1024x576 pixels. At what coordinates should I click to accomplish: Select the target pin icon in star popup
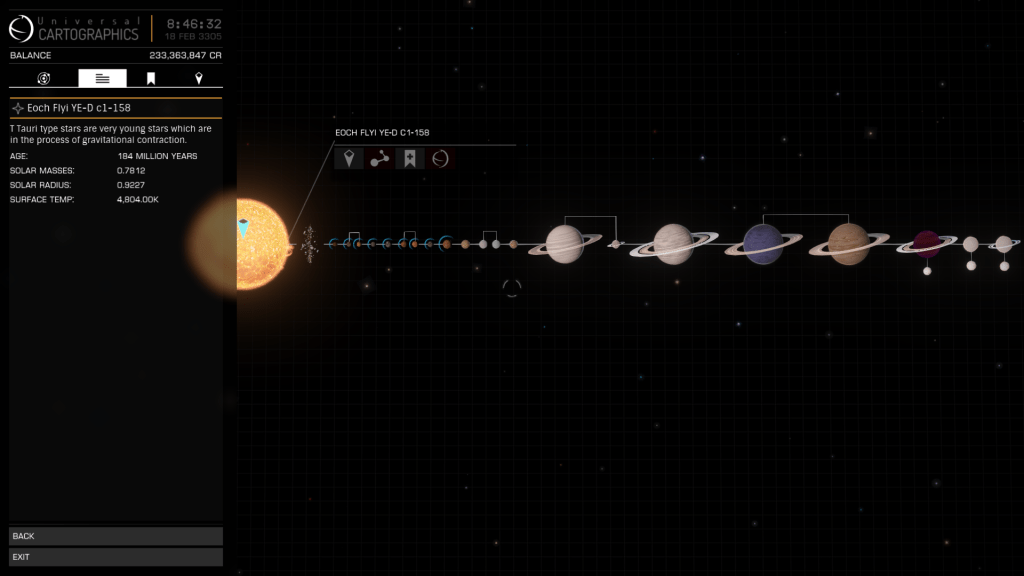click(349, 158)
